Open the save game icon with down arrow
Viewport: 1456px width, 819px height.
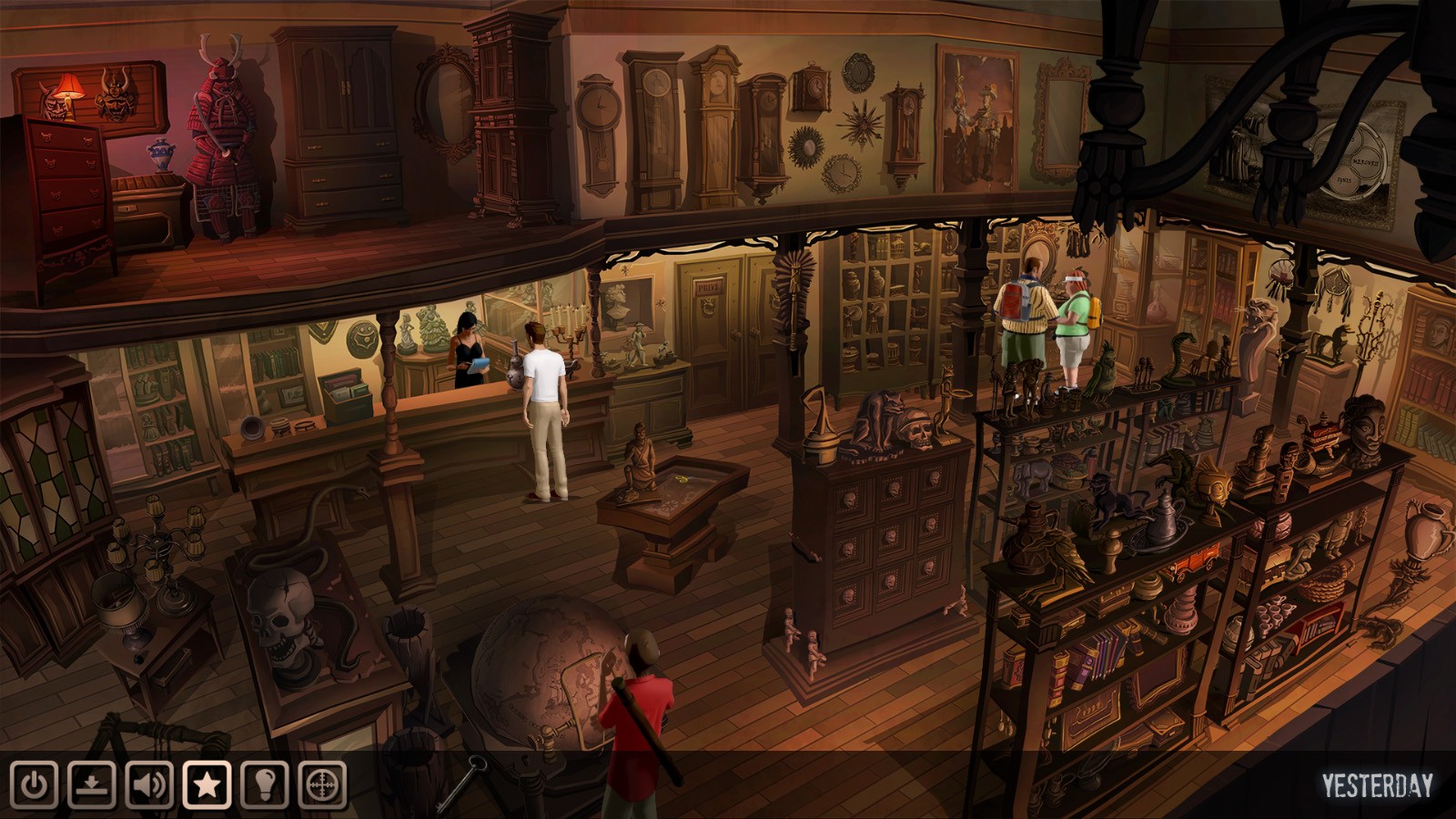[x=92, y=784]
